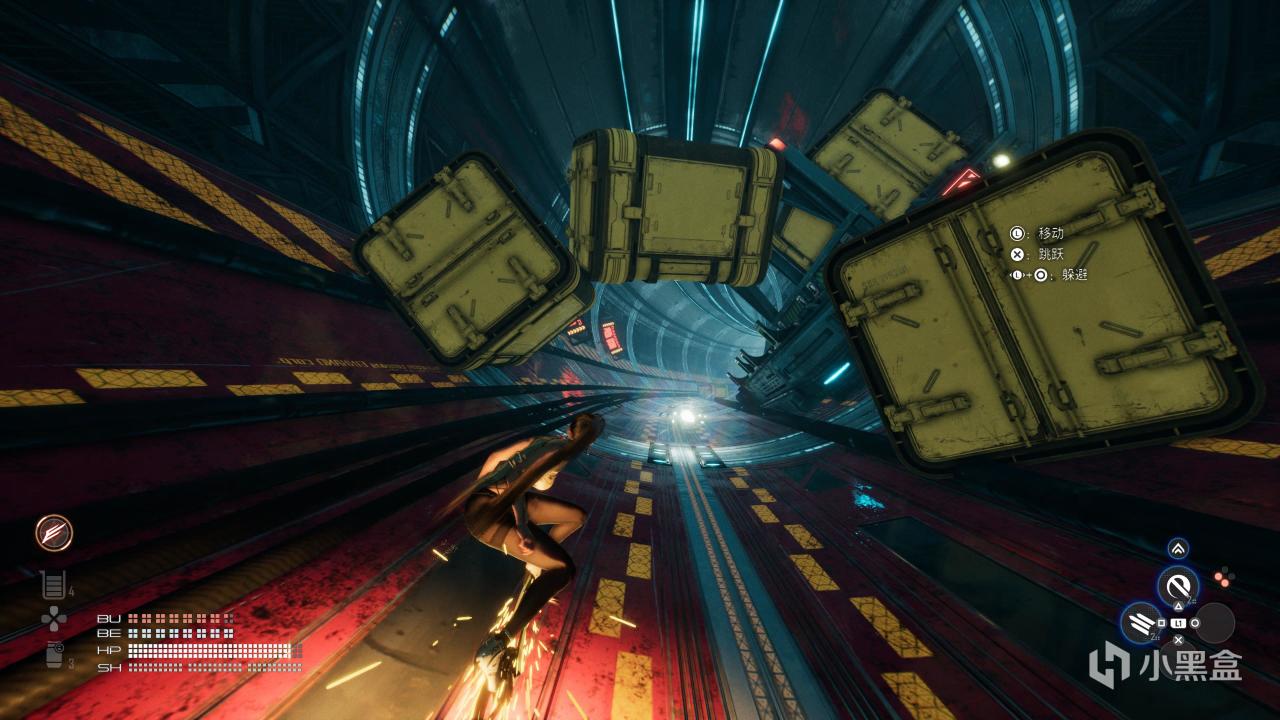Select the crossed-out blade ability icon
The image size is (1280, 720).
1178,584
